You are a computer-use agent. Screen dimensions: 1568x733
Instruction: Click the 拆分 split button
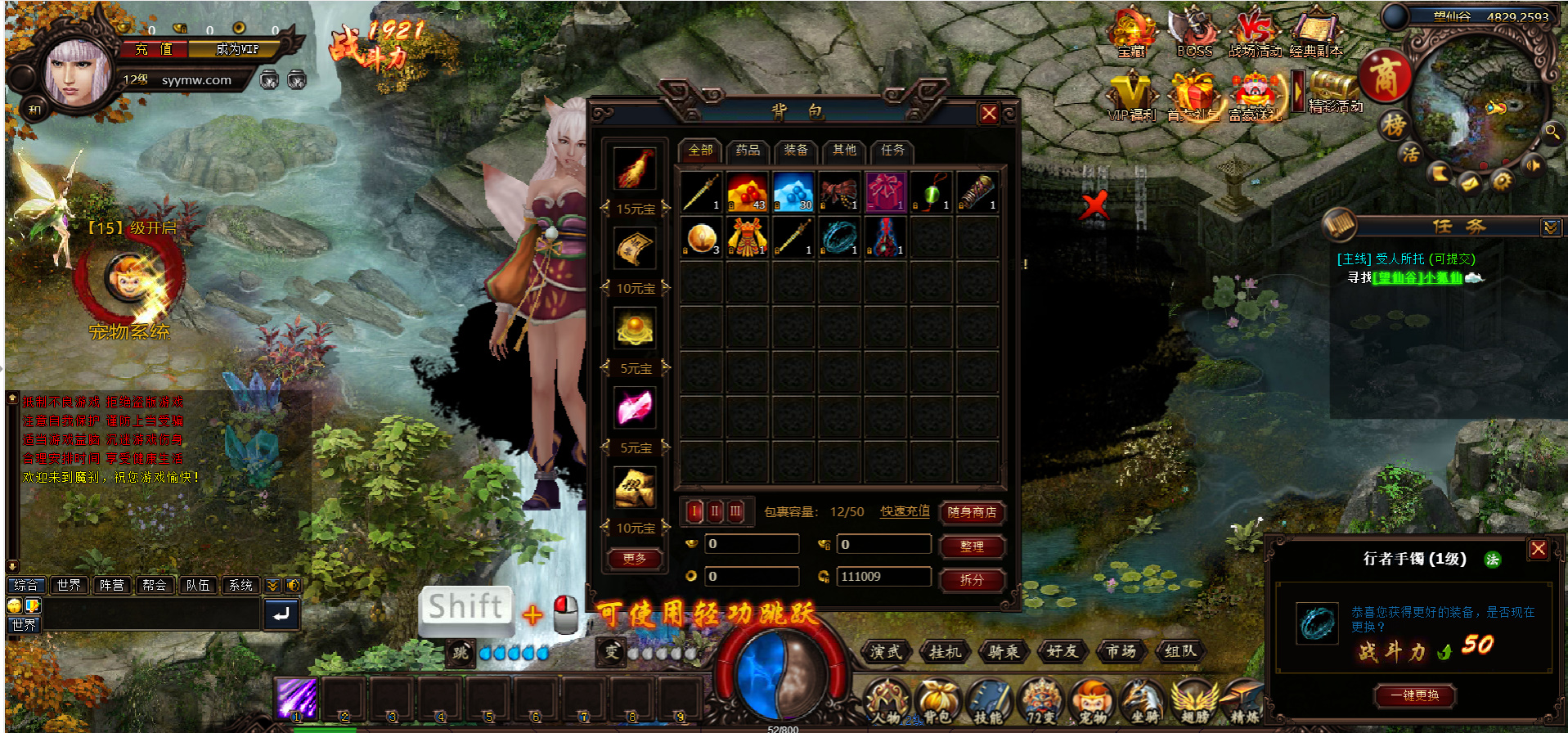coord(972,580)
